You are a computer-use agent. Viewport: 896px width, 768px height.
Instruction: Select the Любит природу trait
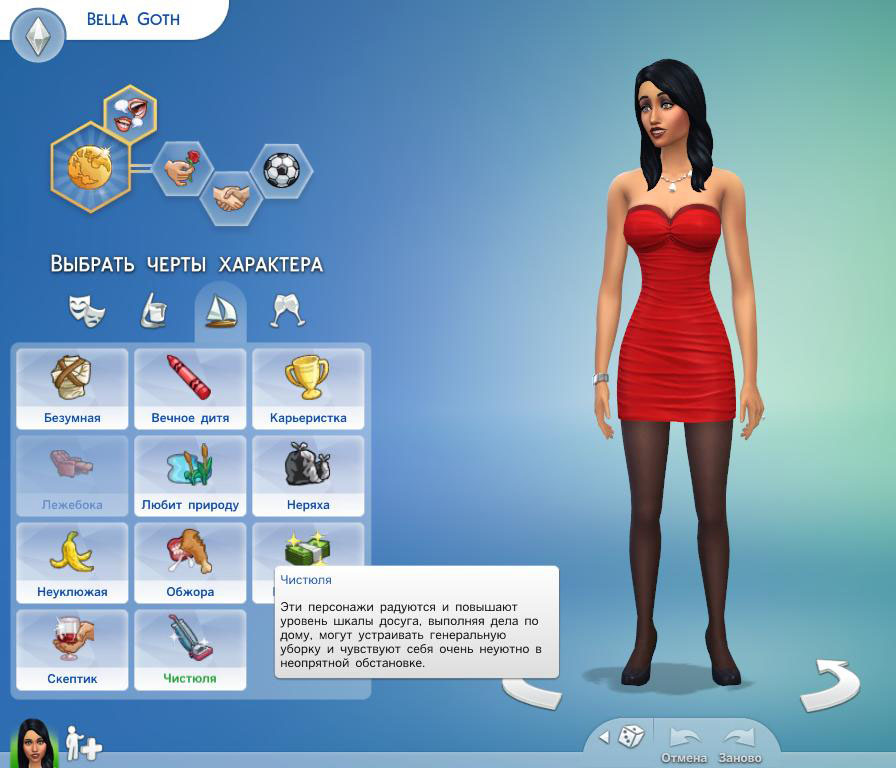190,476
